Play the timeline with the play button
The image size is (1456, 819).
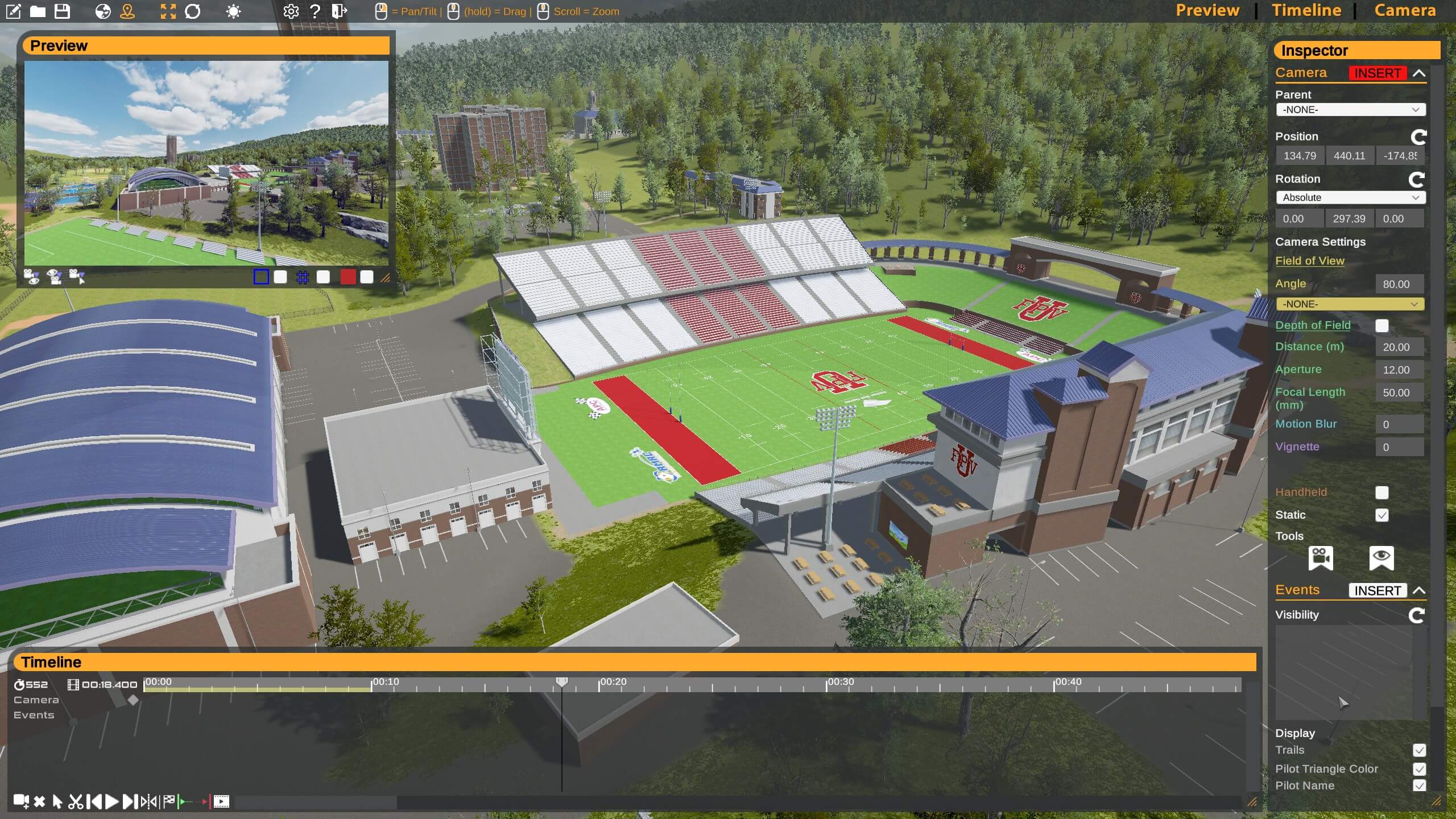pos(112,802)
